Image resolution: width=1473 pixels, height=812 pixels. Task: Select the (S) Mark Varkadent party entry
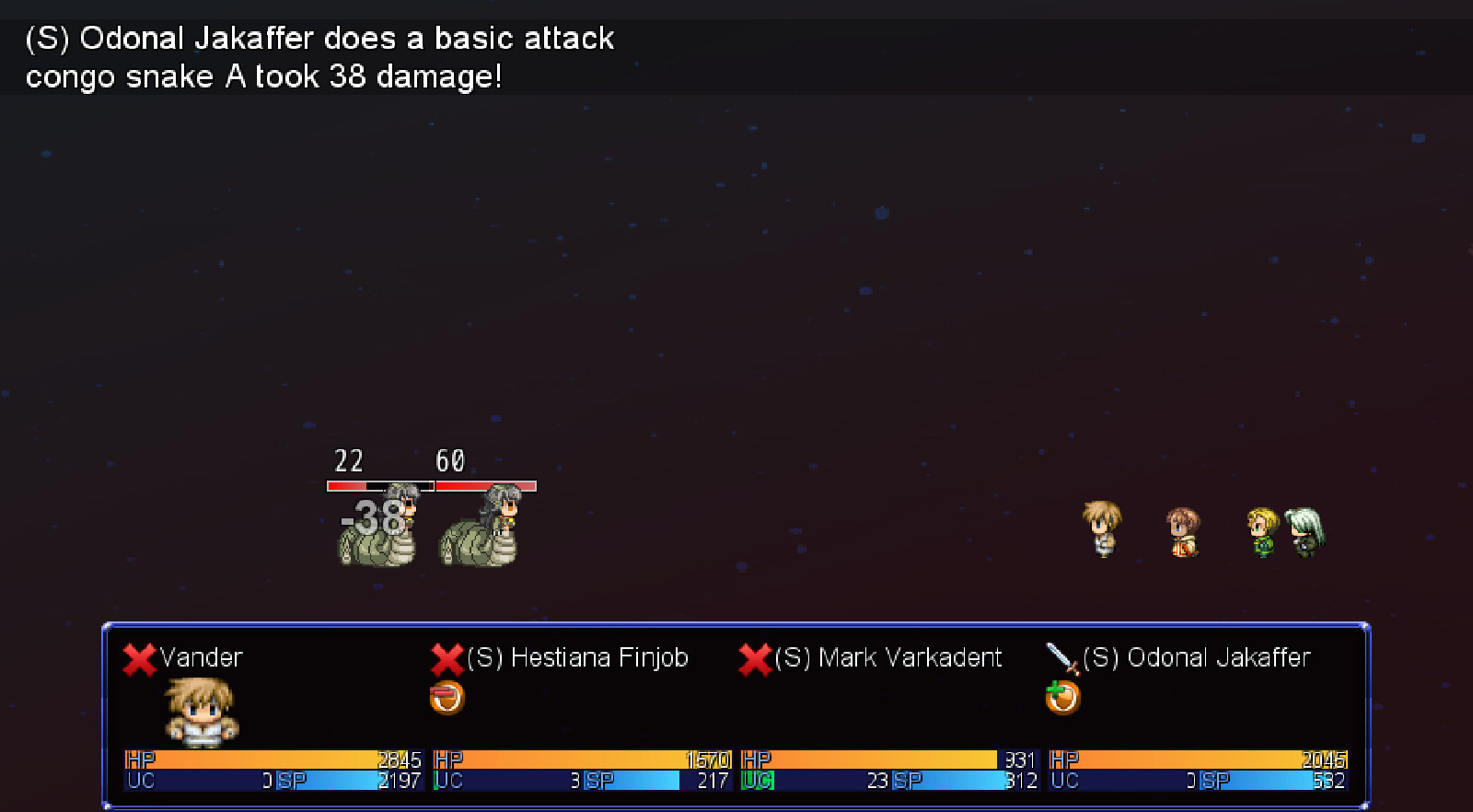click(887, 658)
